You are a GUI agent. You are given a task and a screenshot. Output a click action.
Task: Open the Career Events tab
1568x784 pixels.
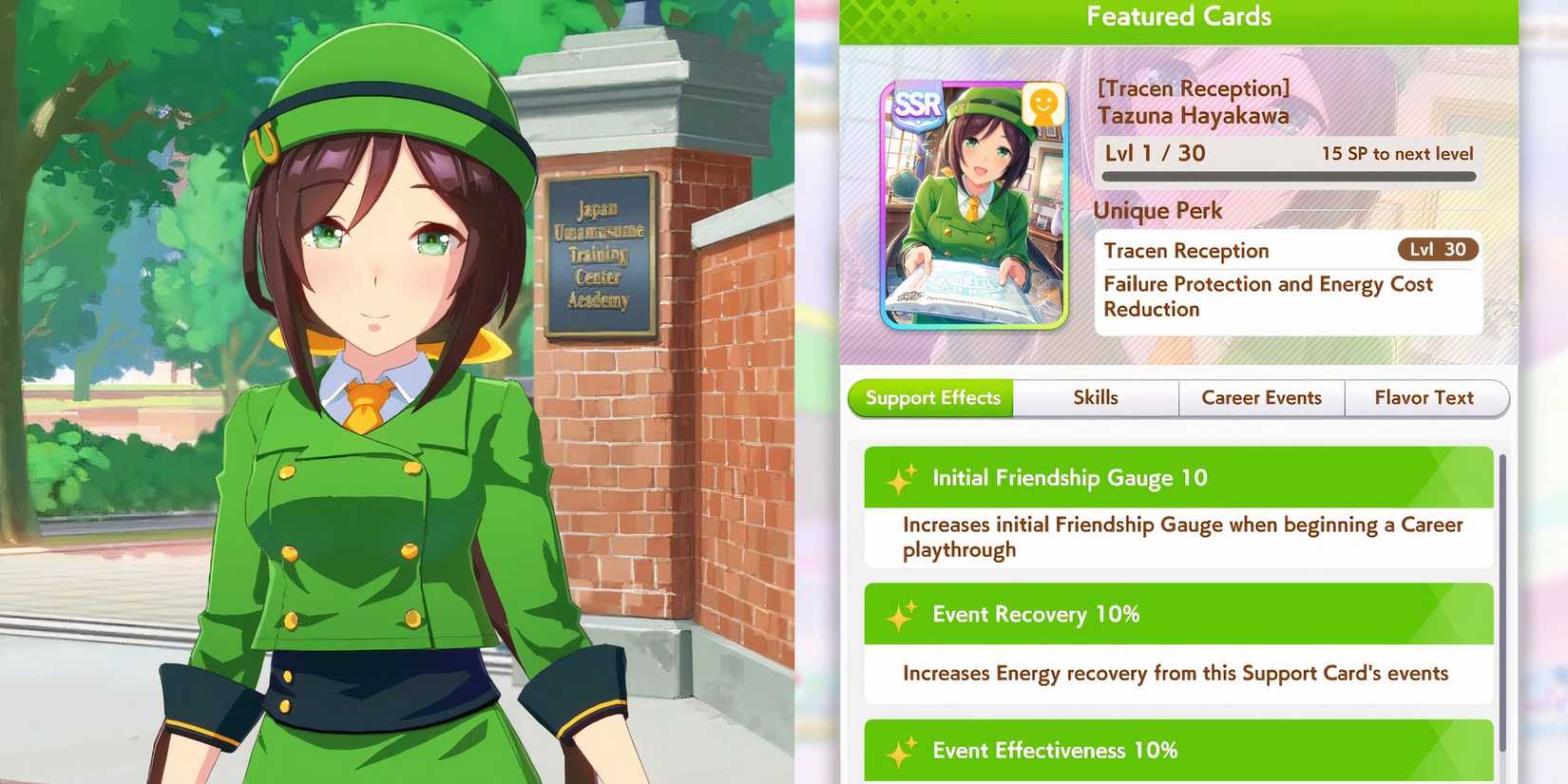[1262, 397]
